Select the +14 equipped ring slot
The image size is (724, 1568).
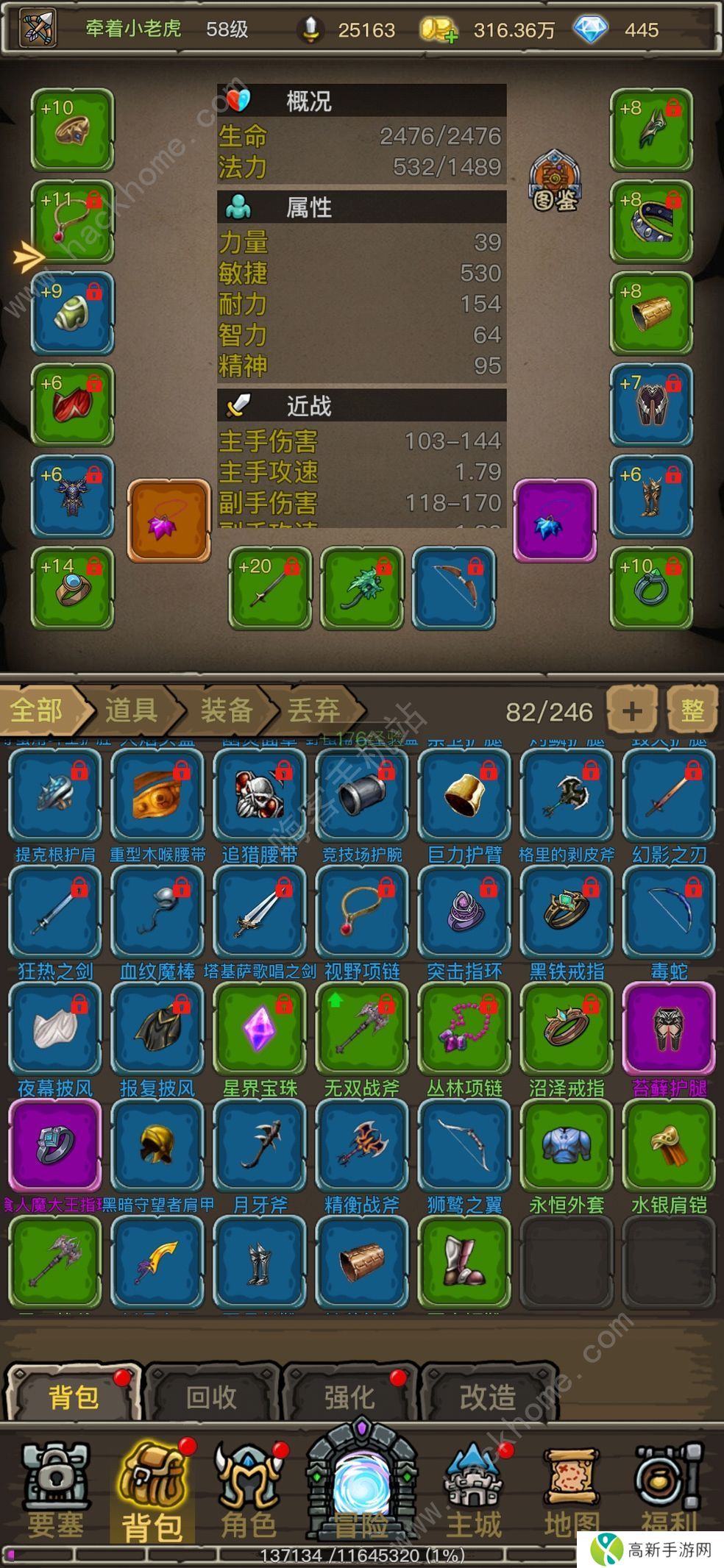(x=72, y=588)
